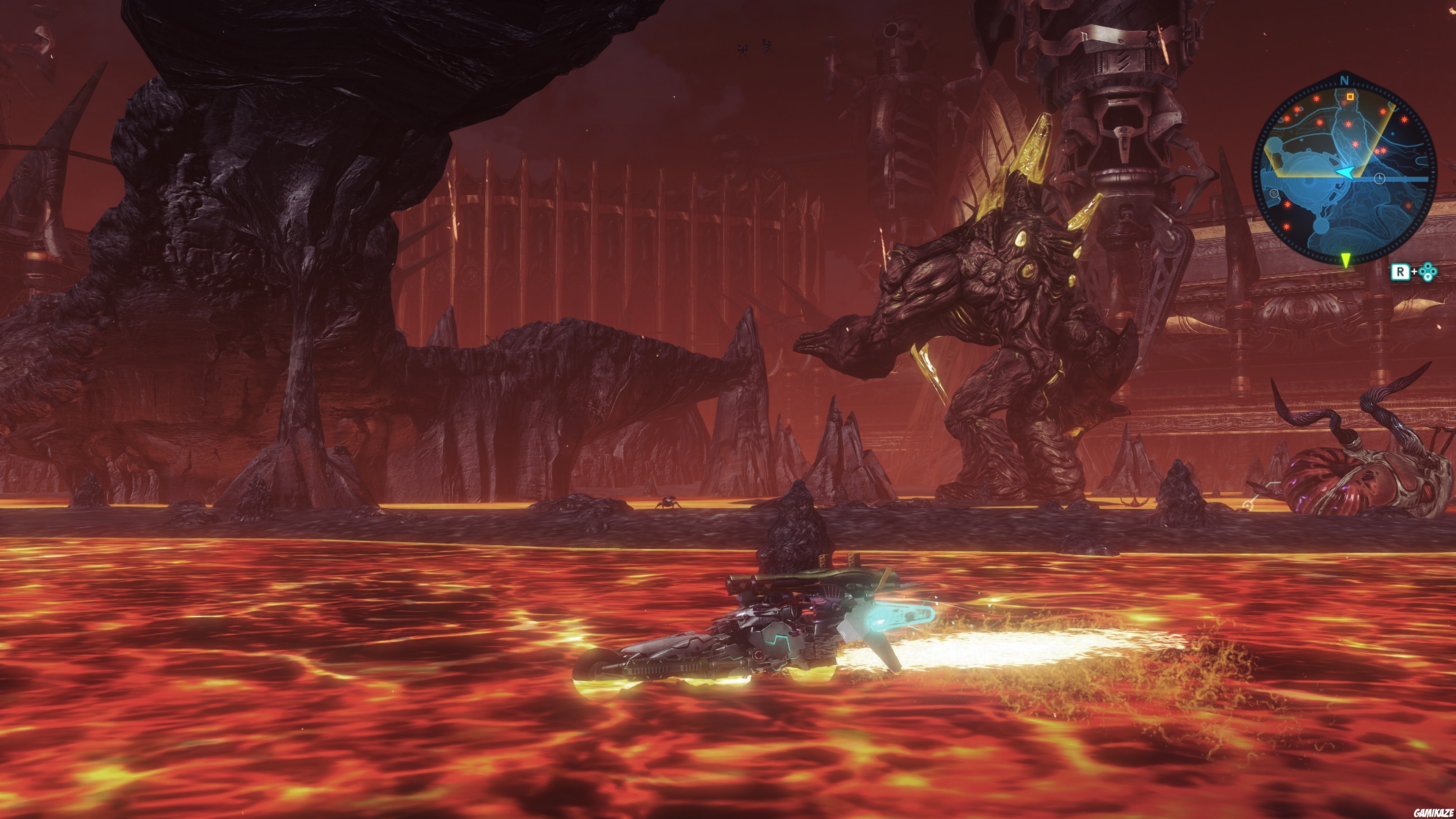Click the cyan player arrow on the minimap
Viewport: 1456px width, 819px height.
coord(1346,173)
